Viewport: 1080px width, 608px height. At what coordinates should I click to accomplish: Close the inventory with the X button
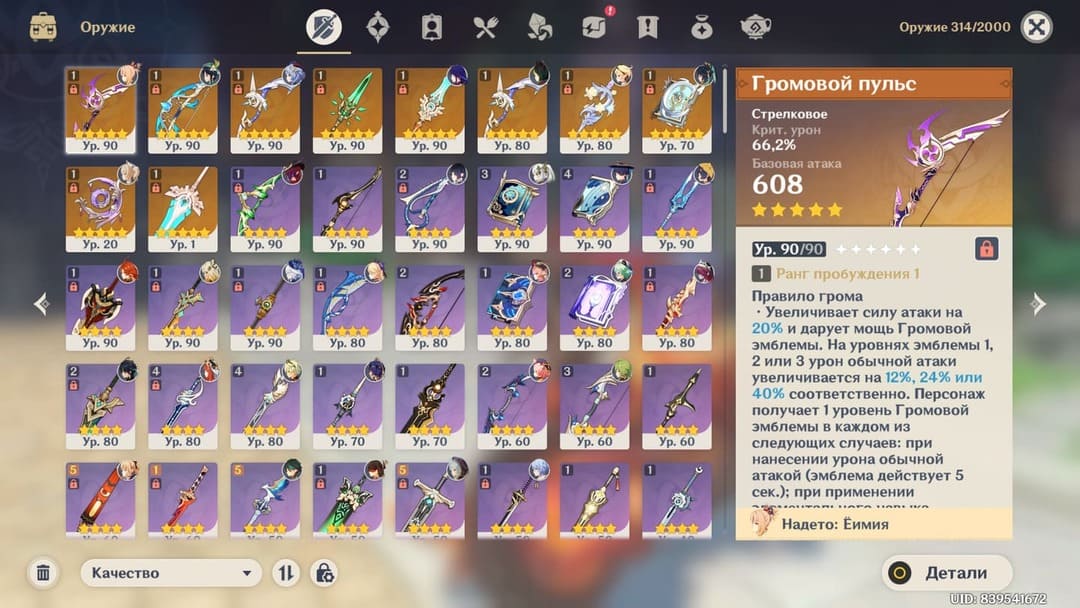click(x=1036, y=27)
